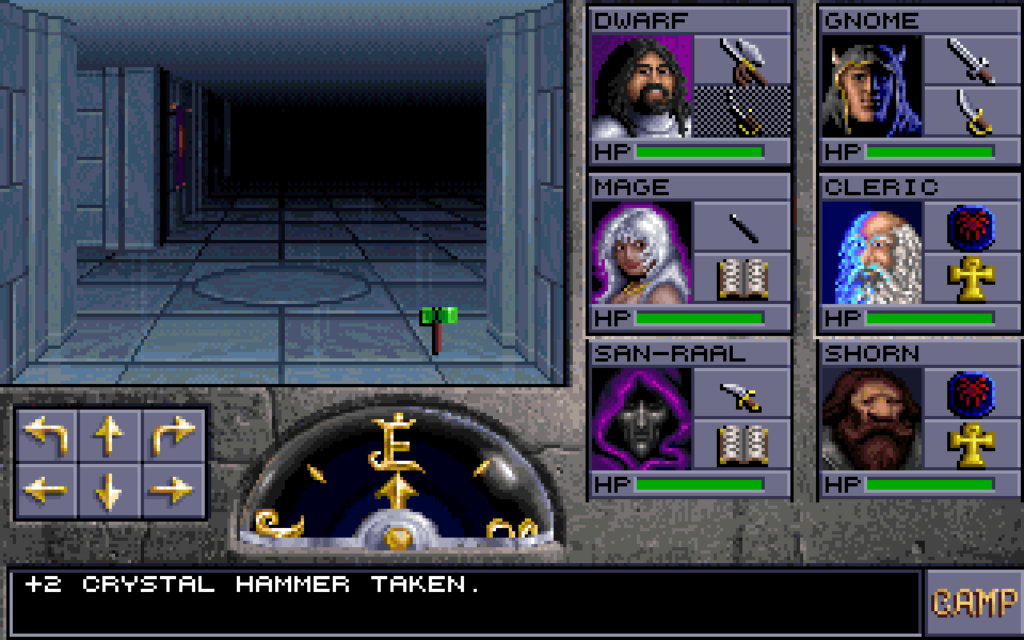Move forward with the up arrow
The image size is (1024, 640).
pos(108,436)
